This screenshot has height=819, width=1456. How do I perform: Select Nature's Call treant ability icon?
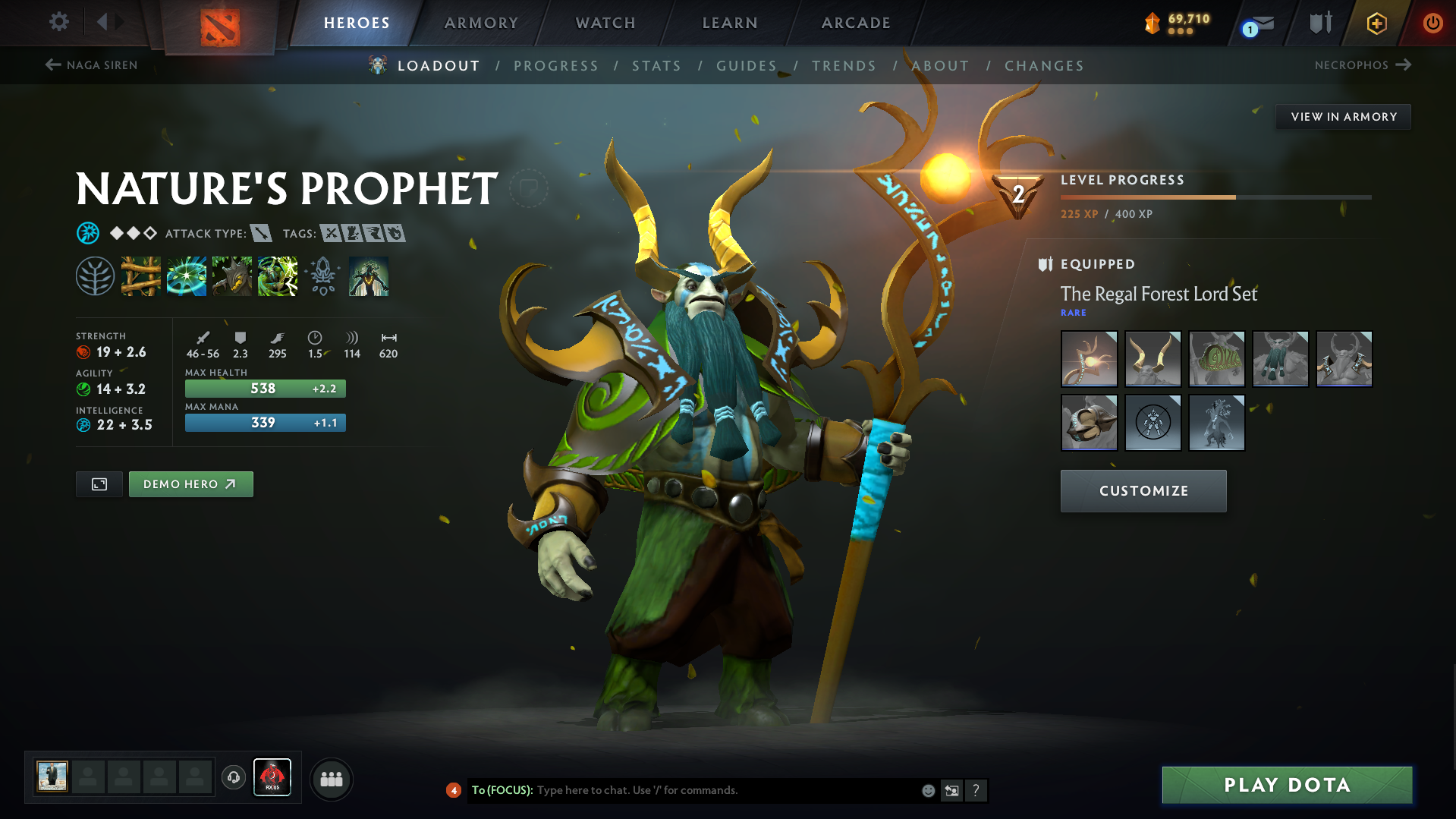[x=232, y=276]
